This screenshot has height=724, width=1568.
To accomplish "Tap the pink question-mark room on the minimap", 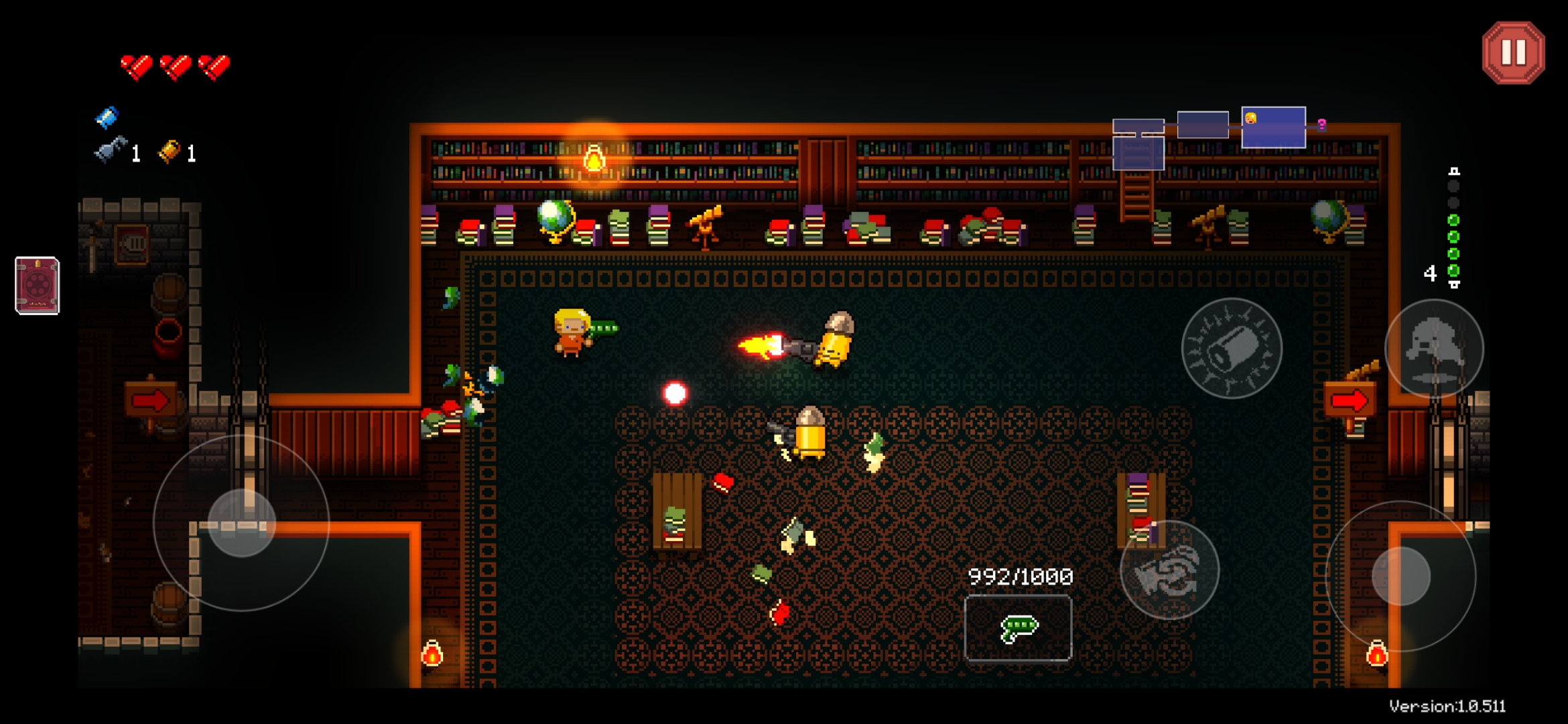I will [x=1321, y=125].
